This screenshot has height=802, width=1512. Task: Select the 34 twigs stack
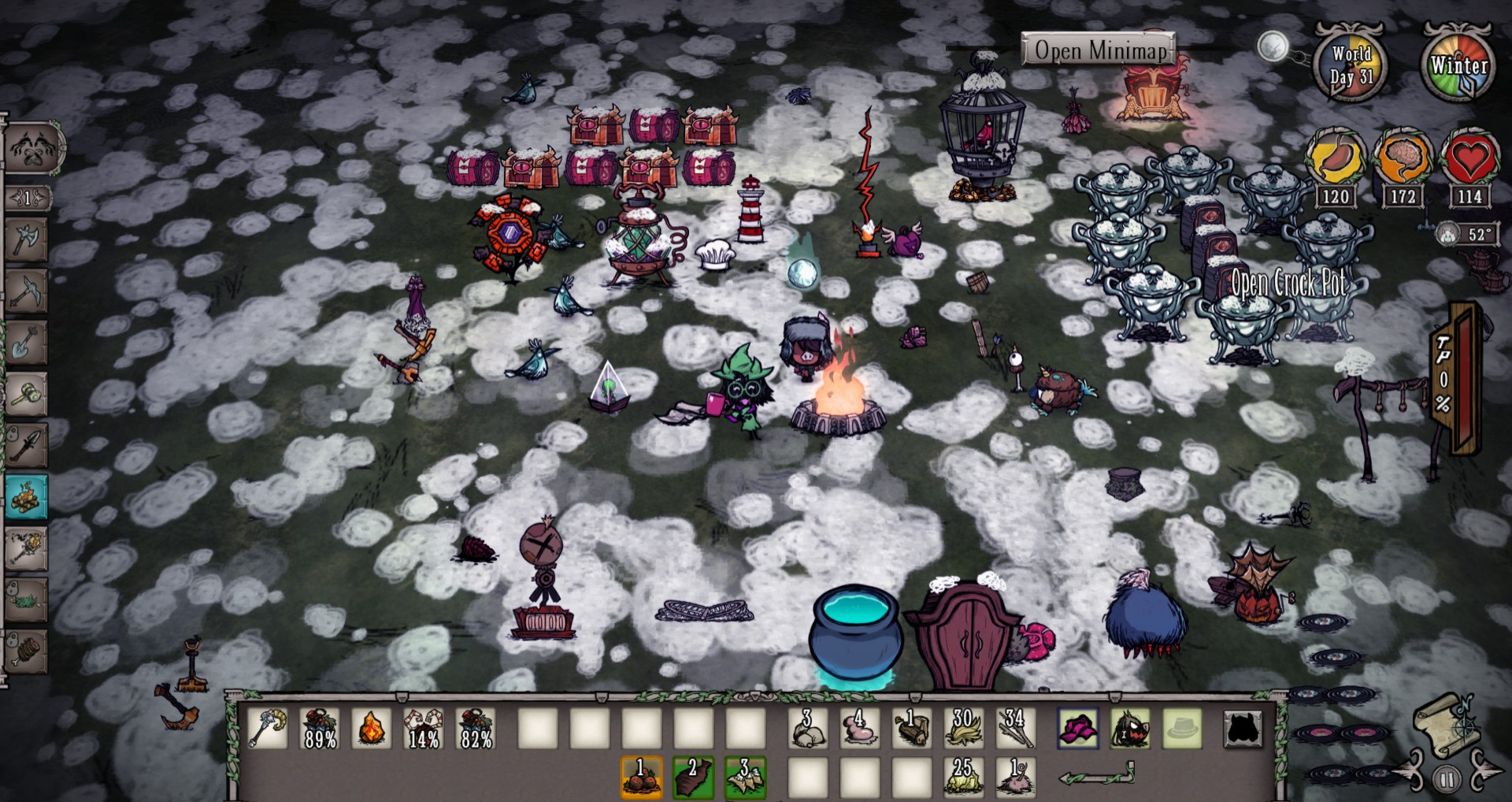(x=1014, y=727)
